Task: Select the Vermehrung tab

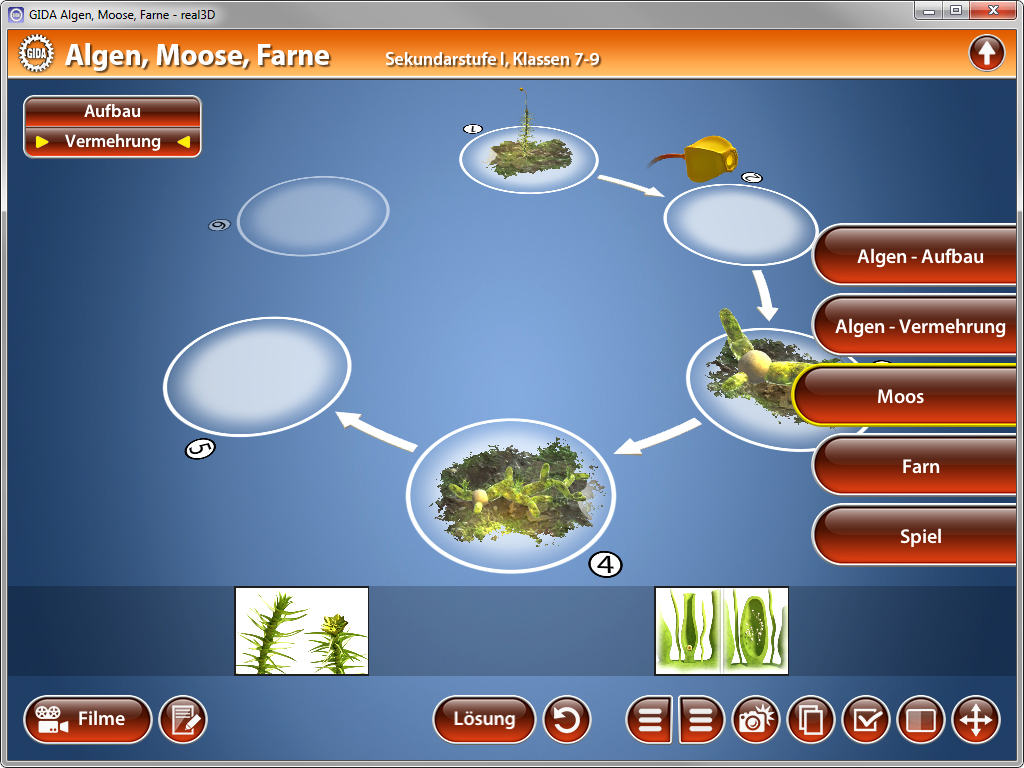Action: point(112,142)
